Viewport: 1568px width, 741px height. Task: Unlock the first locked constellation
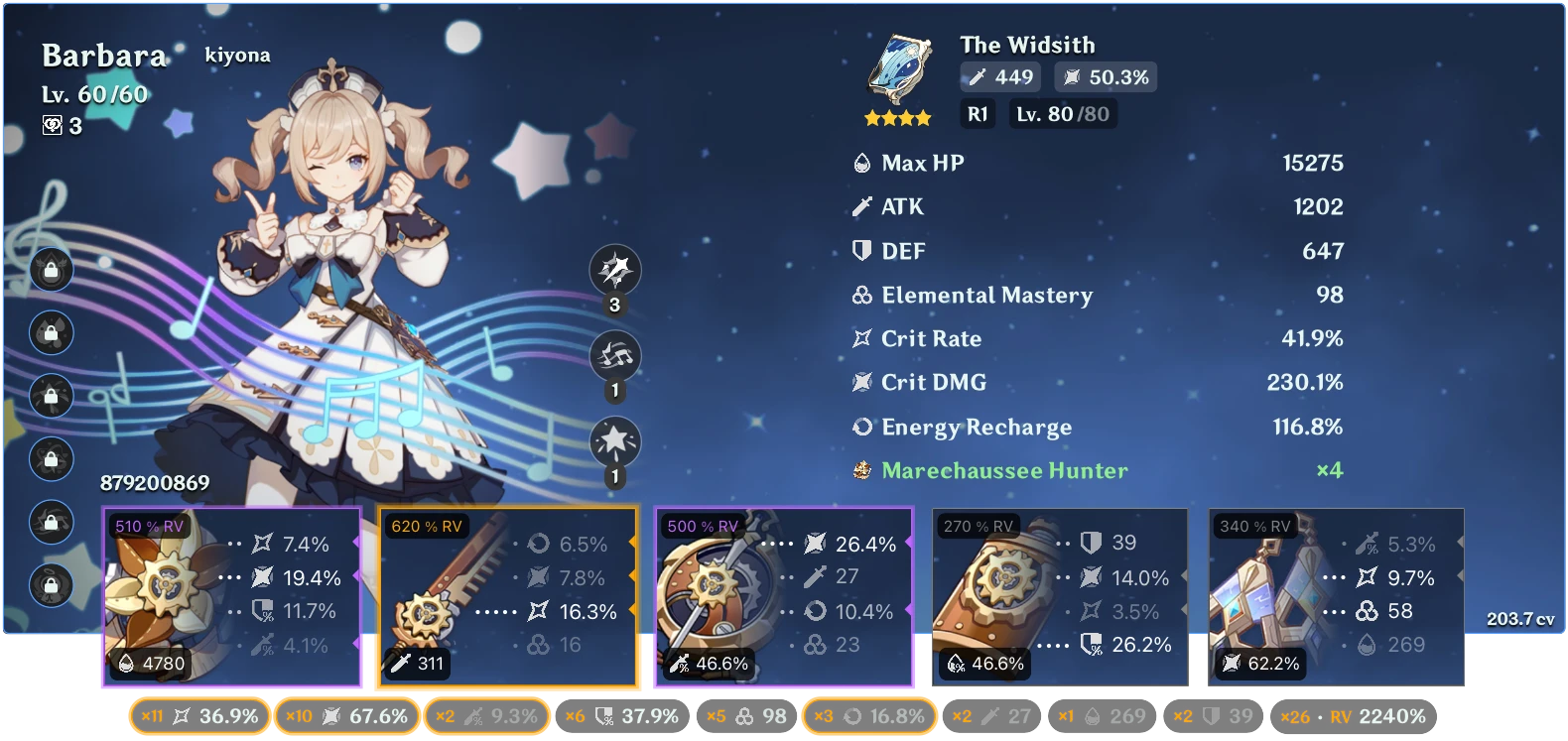pos(50,268)
